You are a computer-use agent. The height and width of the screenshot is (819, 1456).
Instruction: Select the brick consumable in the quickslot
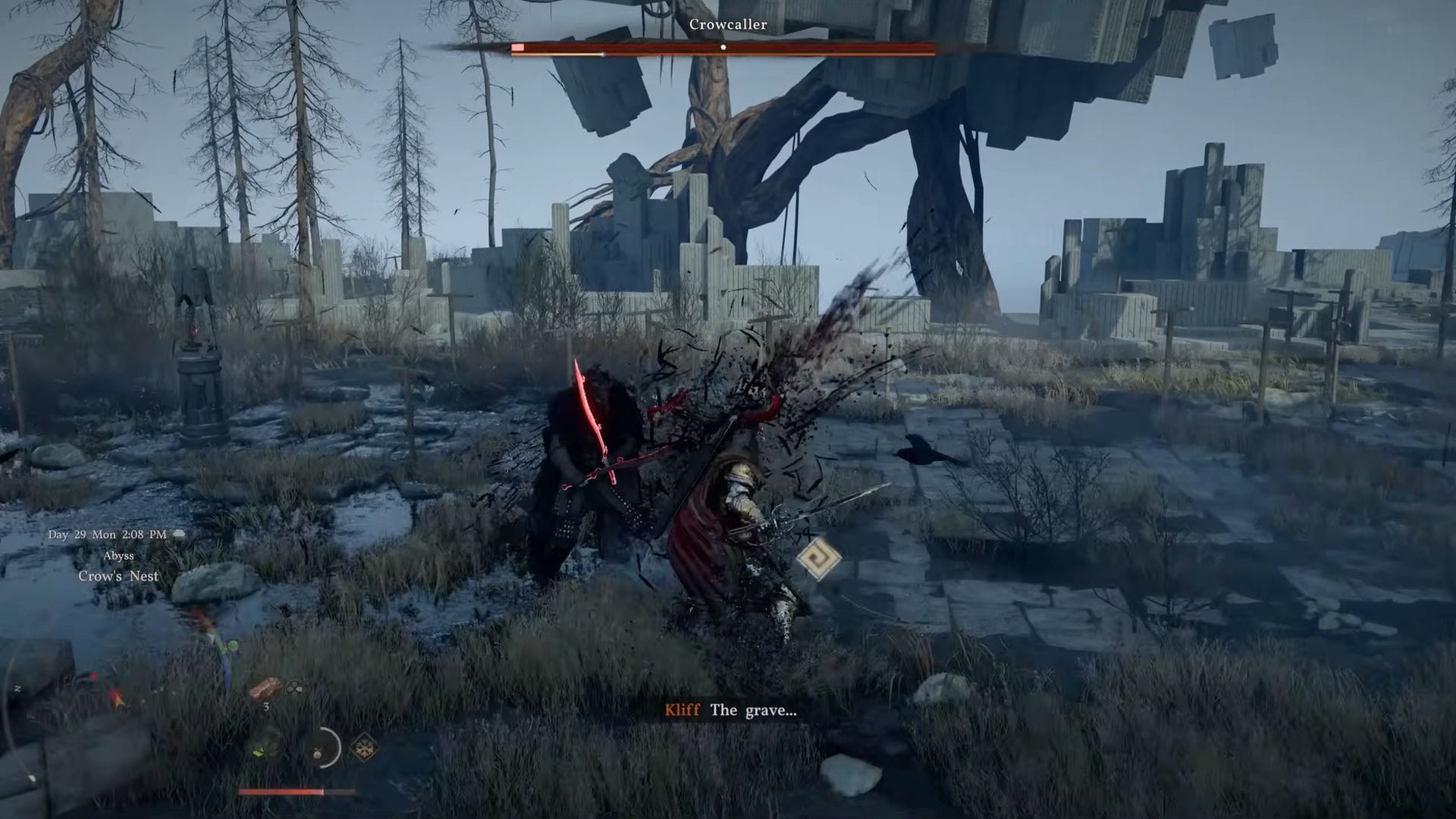[x=265, y=688]
